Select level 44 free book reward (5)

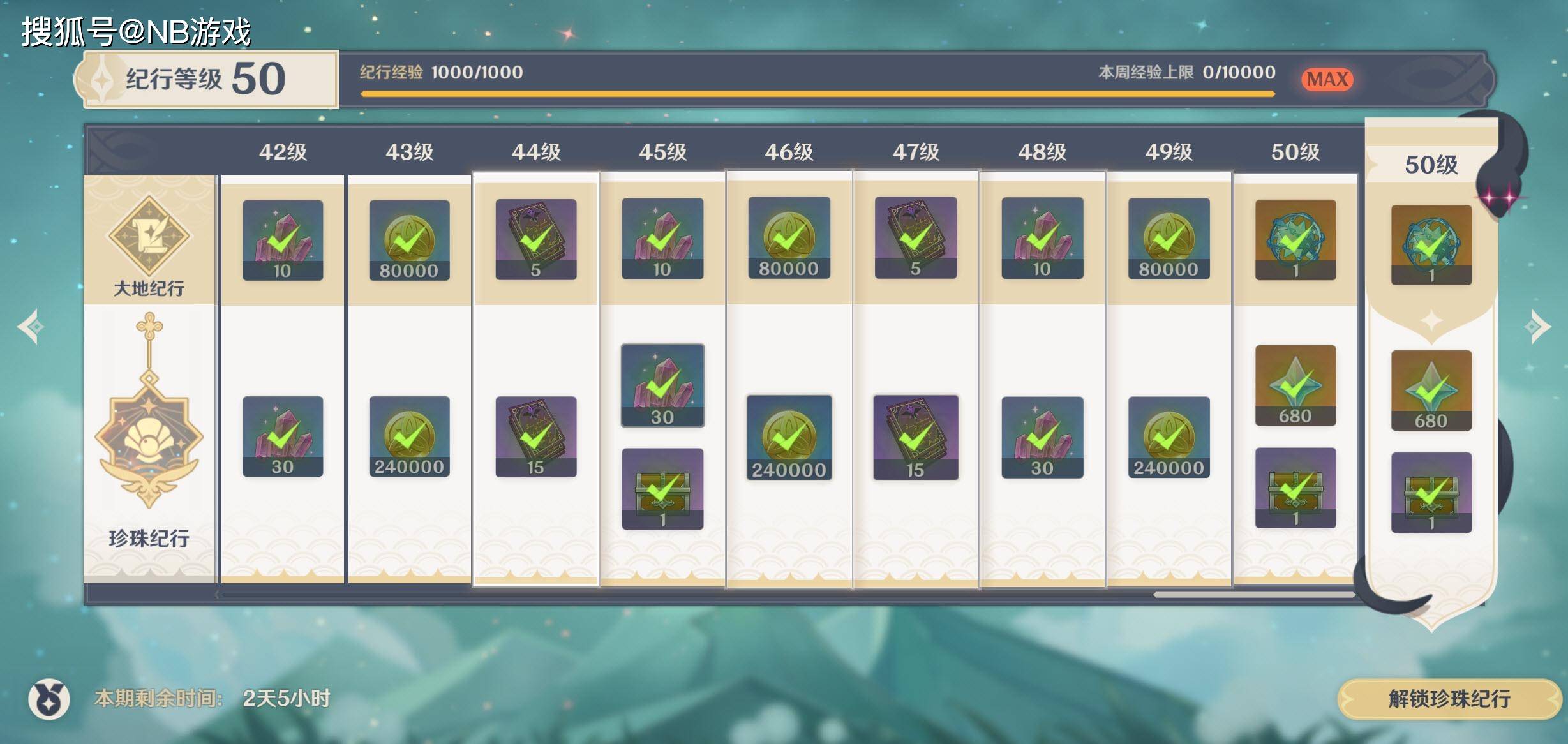(x=535, y=239)
